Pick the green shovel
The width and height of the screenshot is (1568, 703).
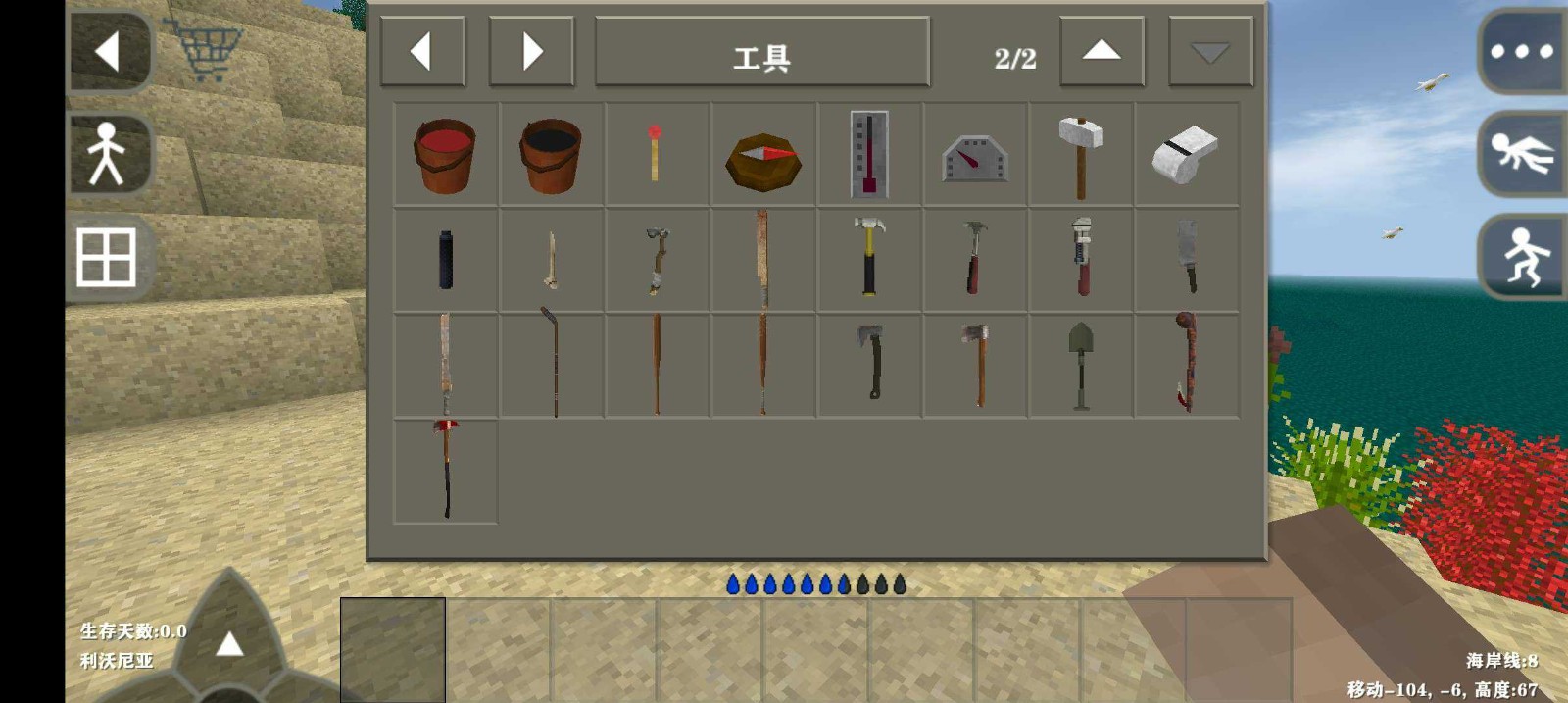1081,365
